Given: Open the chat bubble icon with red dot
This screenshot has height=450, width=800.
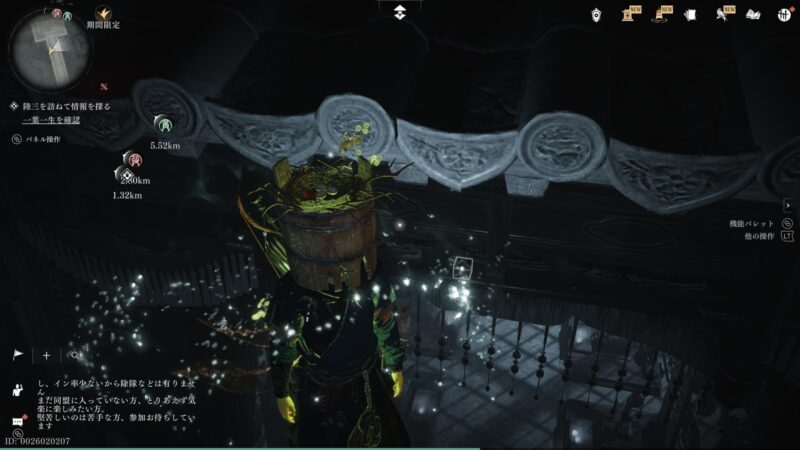Looking at the screenshot, I should click(x=17, y=421).
